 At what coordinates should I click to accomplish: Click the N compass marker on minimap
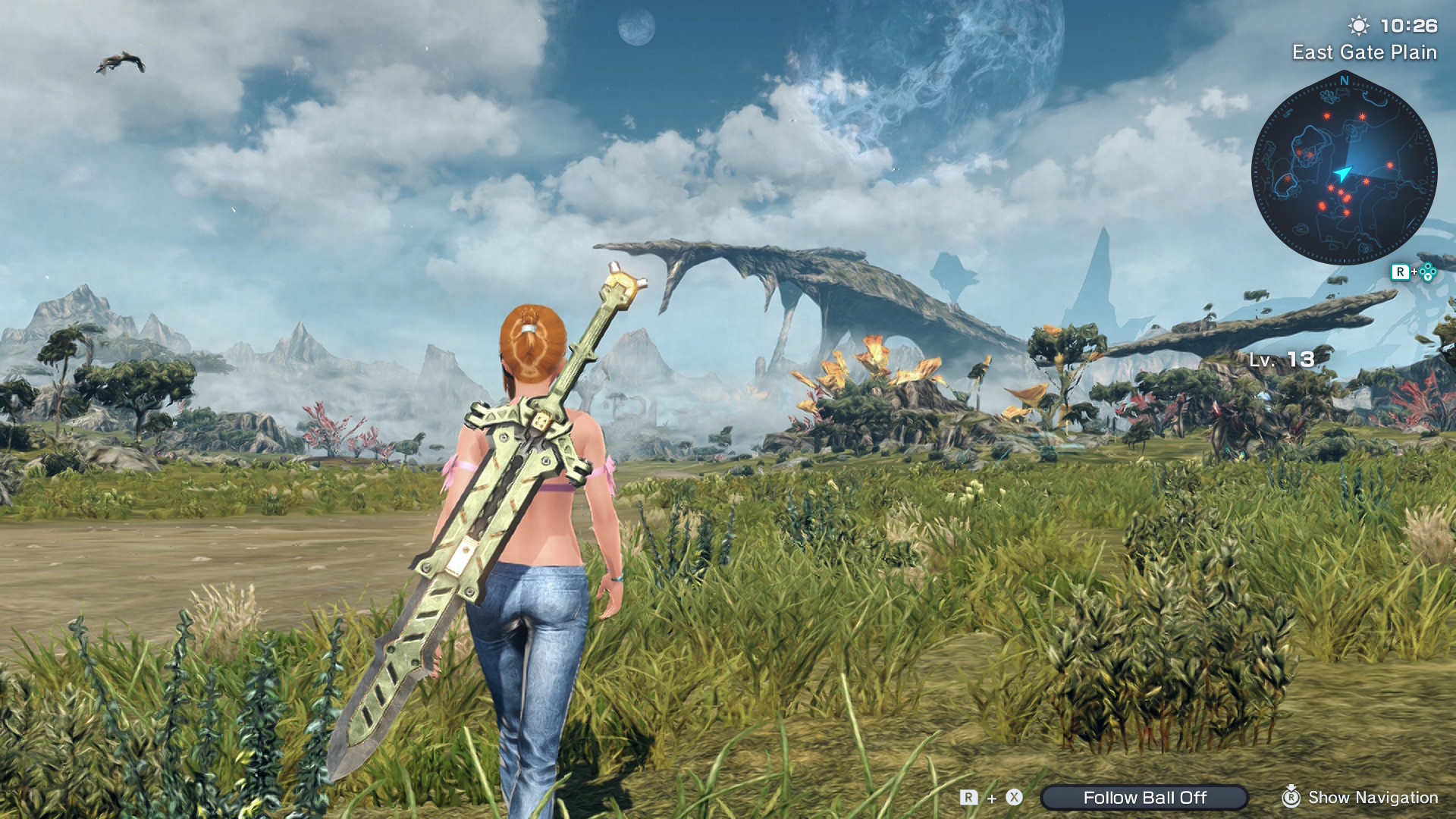(1345, 81)
